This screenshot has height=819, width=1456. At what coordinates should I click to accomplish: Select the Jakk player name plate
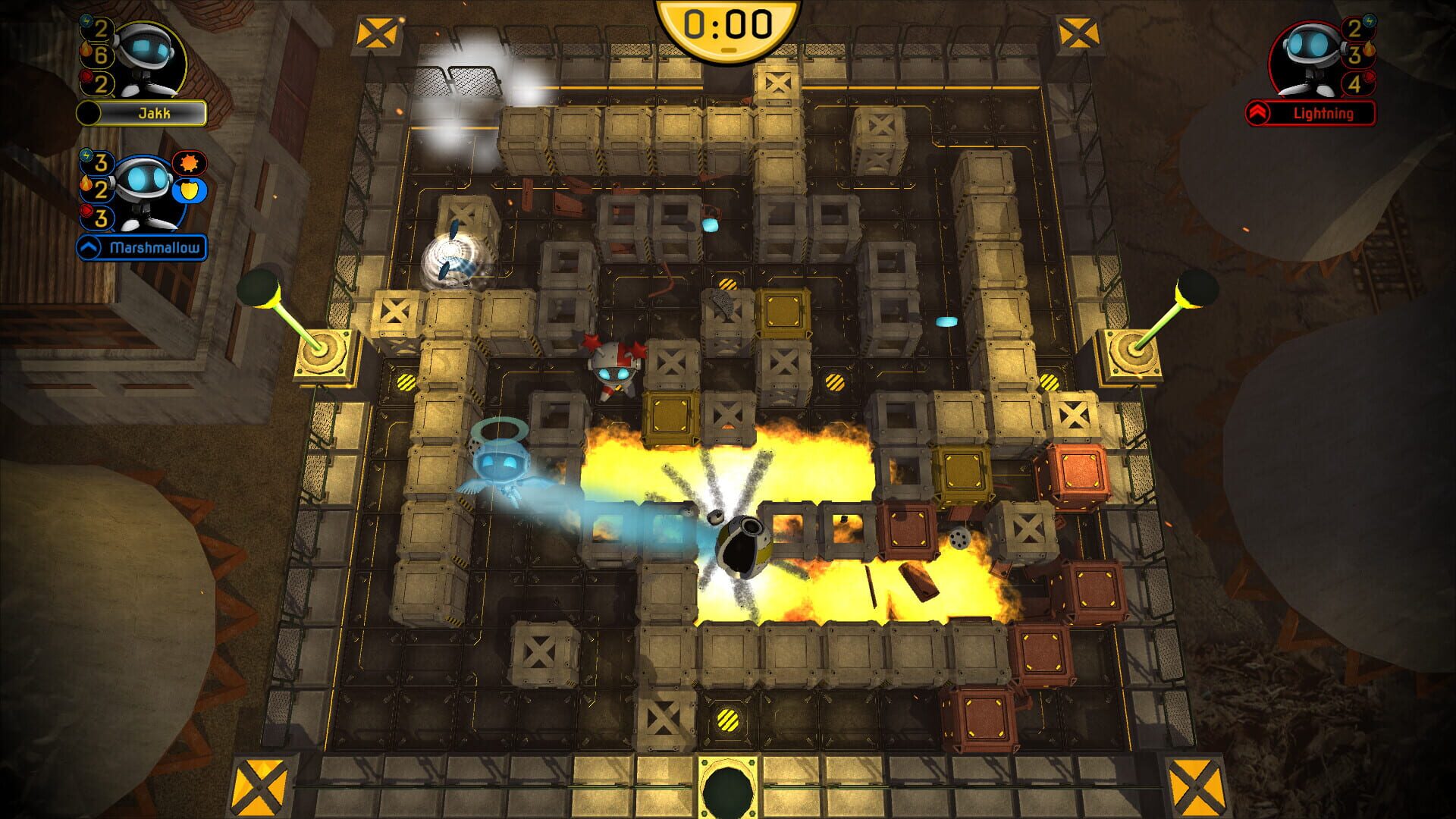(x=154, y=114)
